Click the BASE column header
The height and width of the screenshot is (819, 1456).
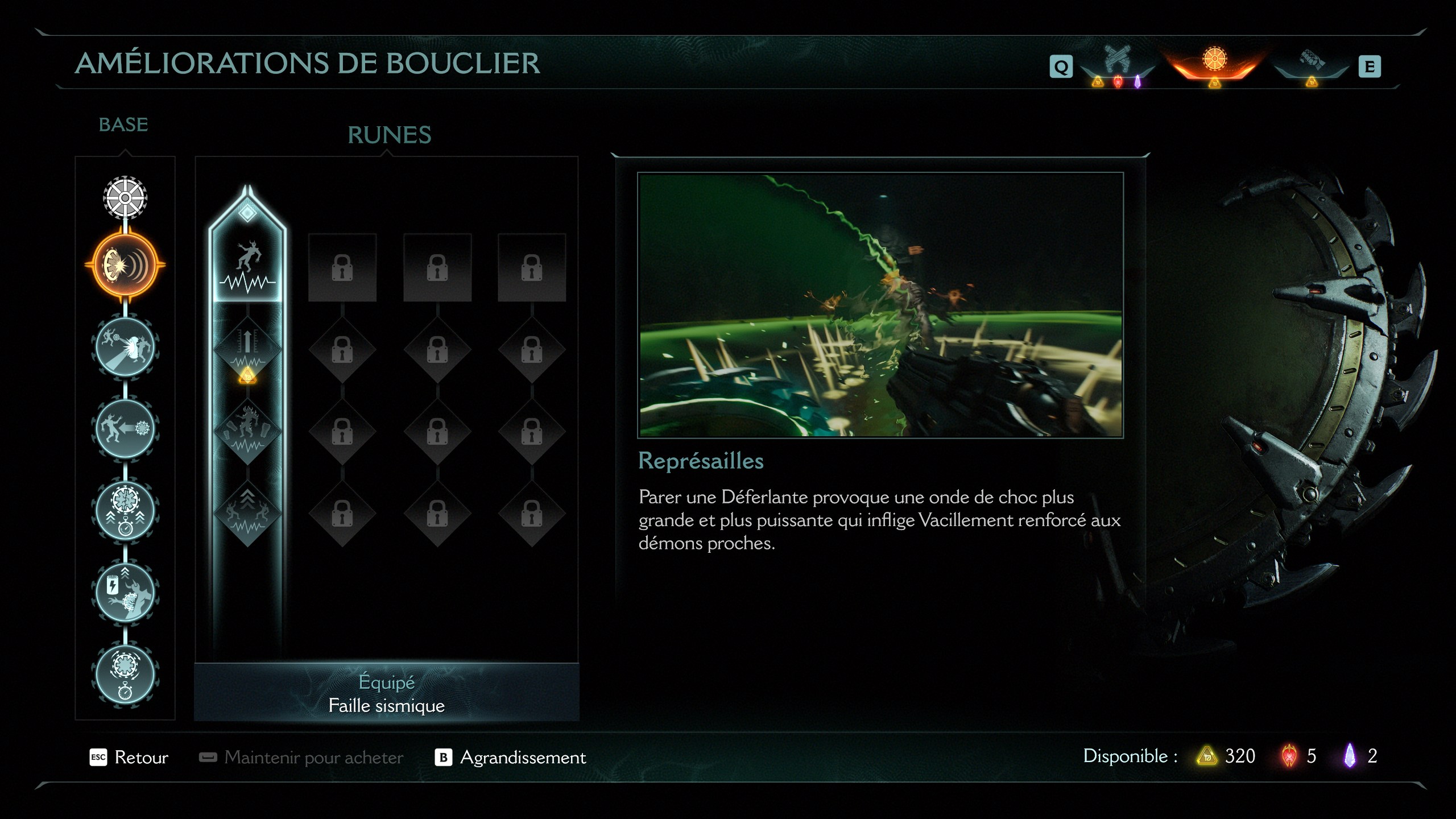[x=122, y=125]
